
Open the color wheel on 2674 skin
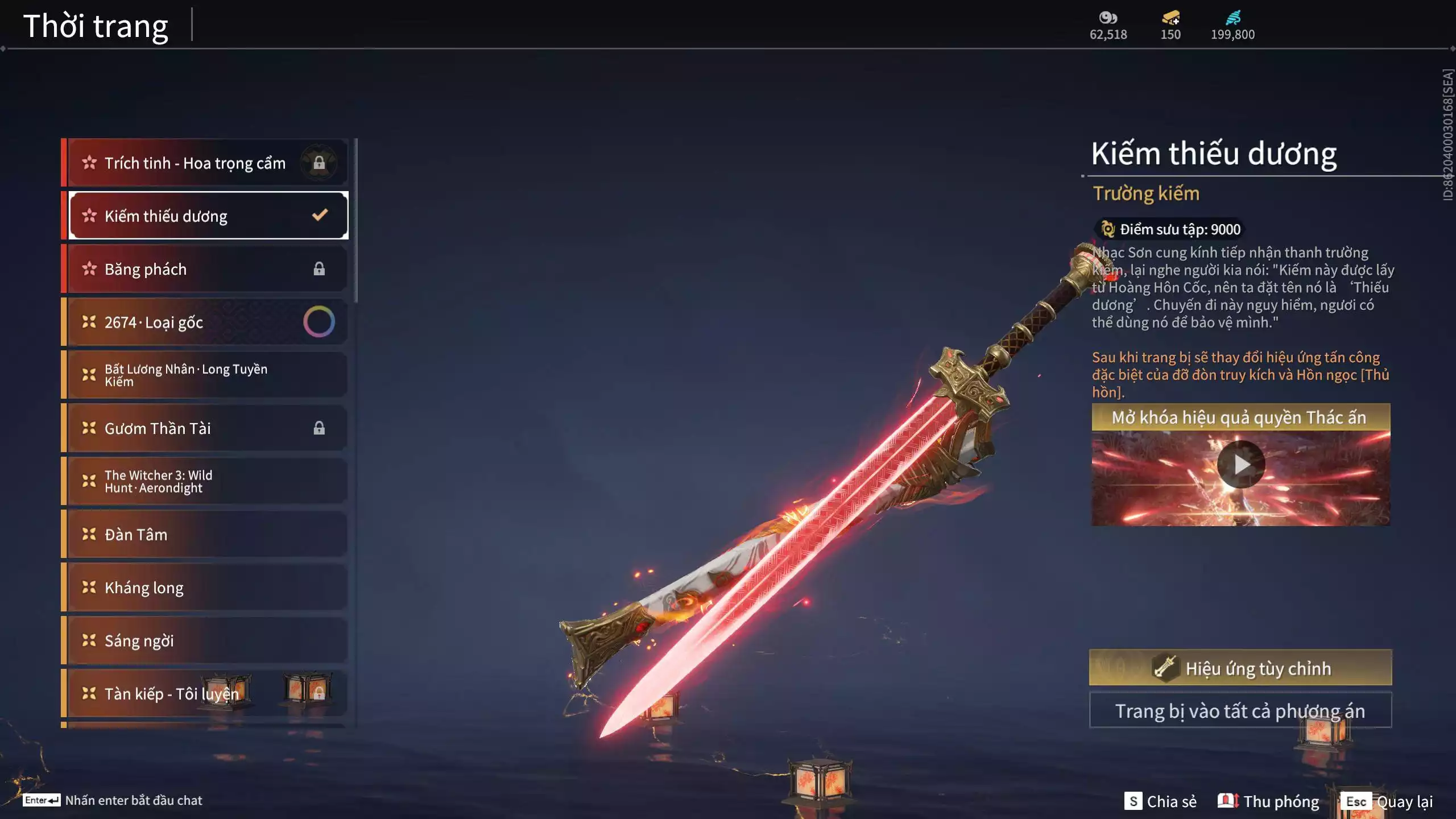319,322
